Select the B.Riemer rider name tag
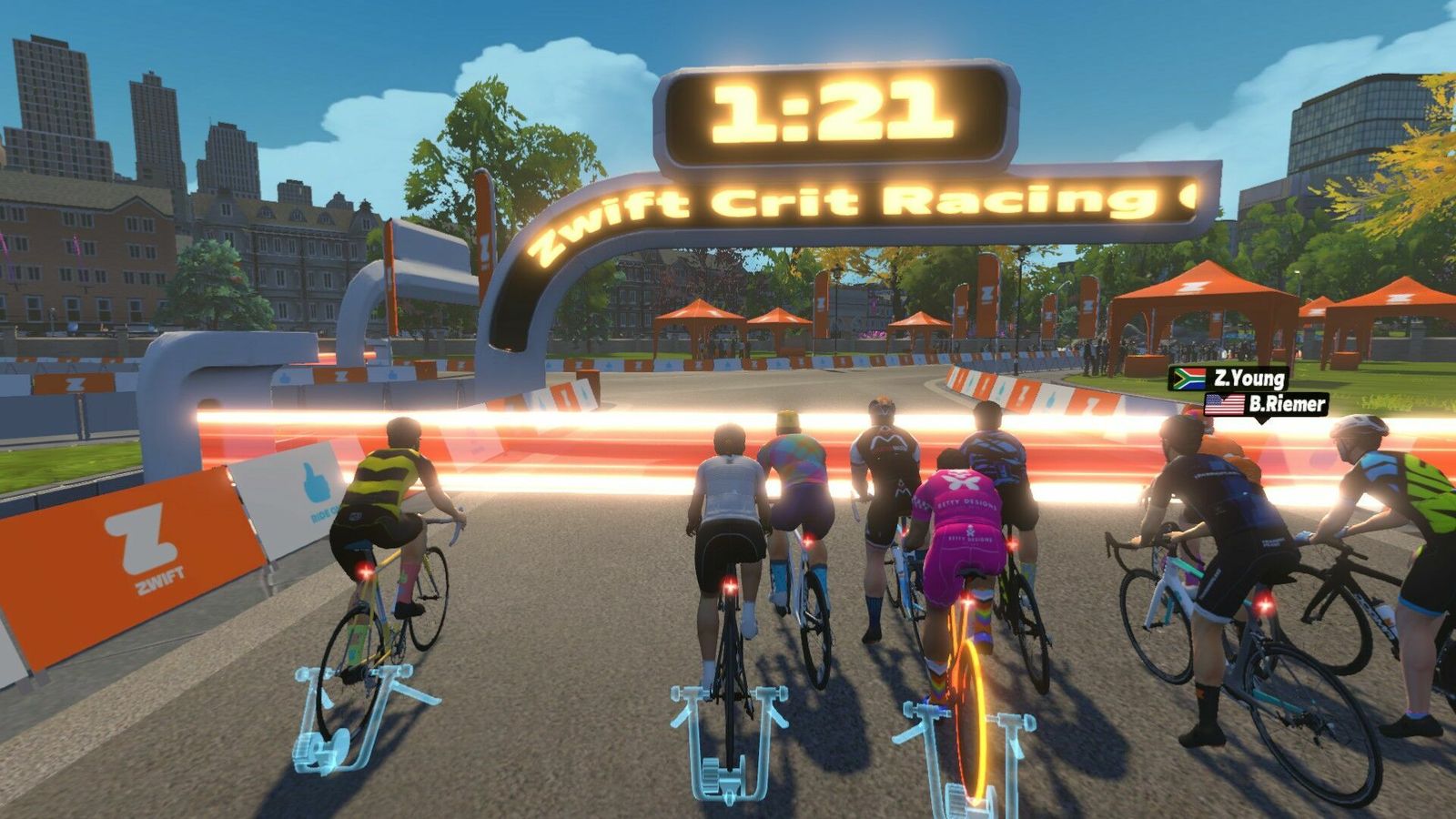 (1267, 404)
